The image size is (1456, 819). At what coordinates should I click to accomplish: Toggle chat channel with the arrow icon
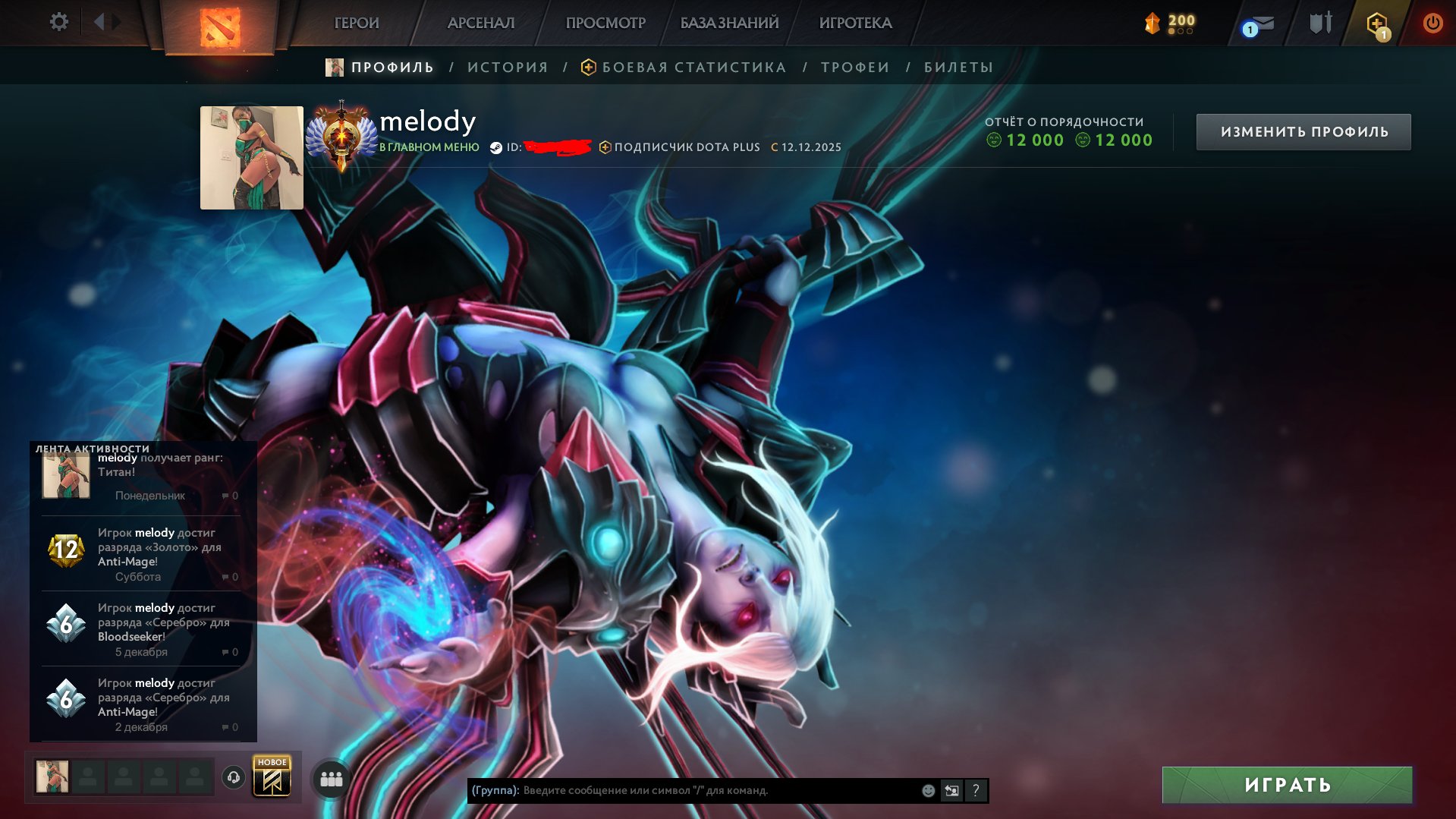951,790
